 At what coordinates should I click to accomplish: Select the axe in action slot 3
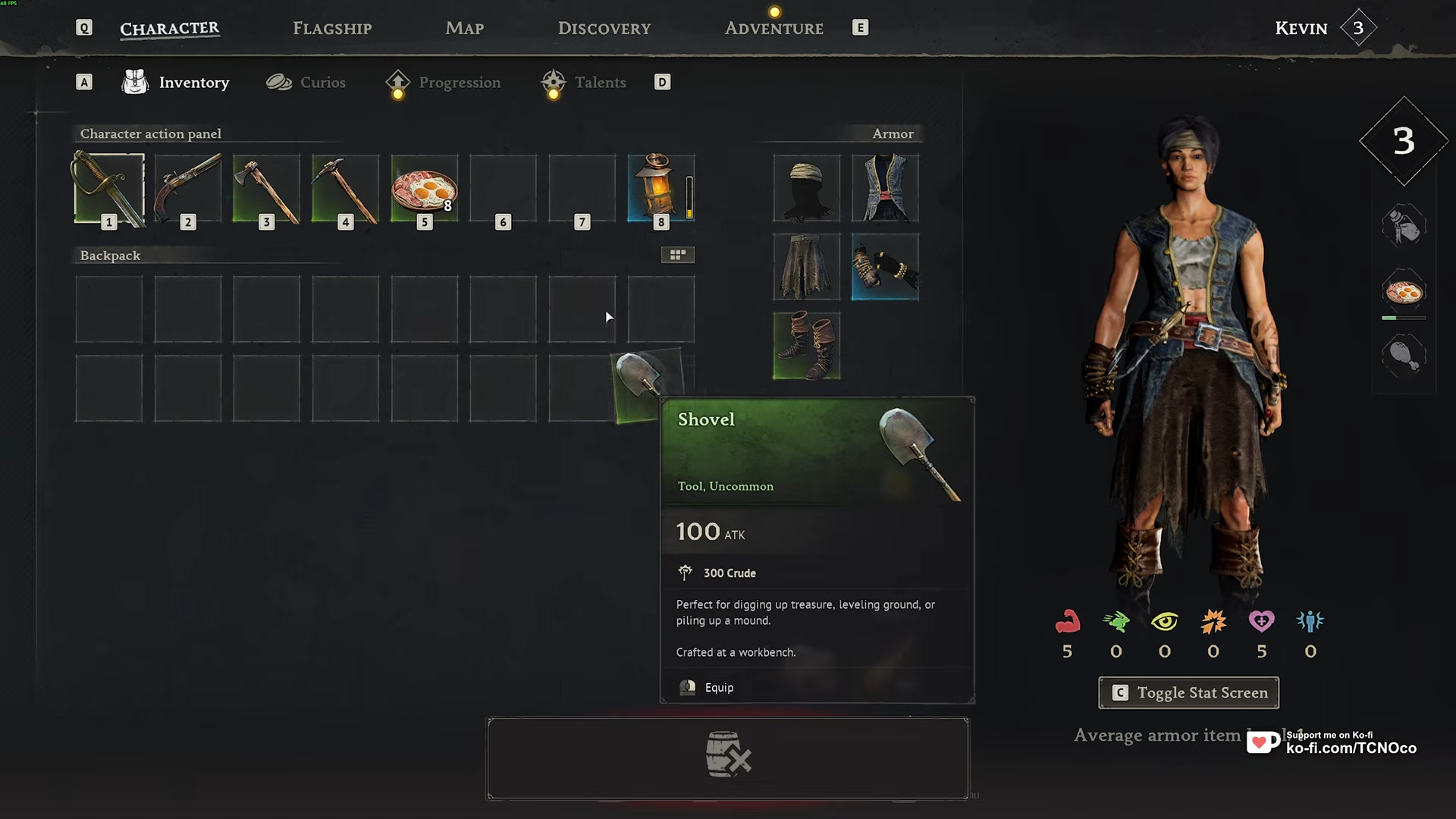[x=266, y=189]
